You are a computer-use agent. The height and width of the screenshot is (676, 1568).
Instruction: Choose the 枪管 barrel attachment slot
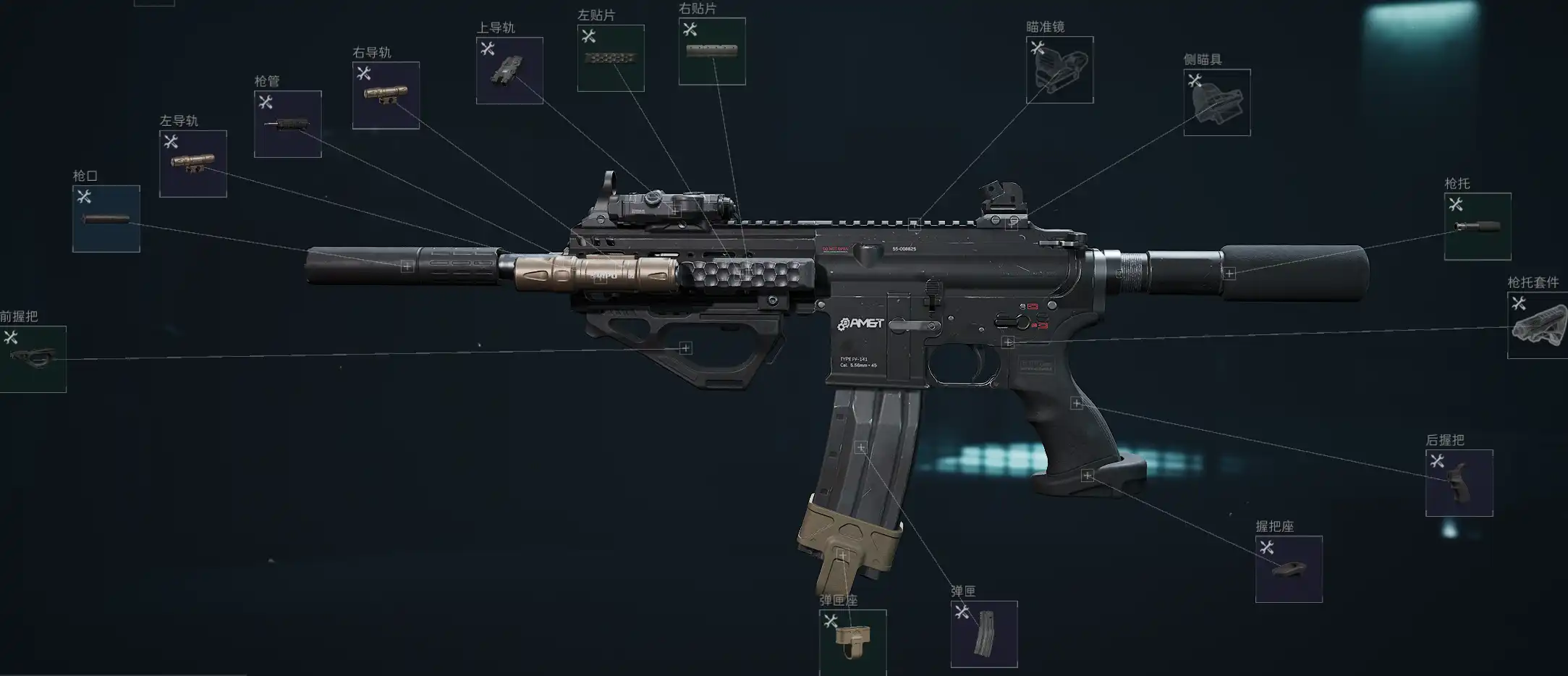[287, 124]
